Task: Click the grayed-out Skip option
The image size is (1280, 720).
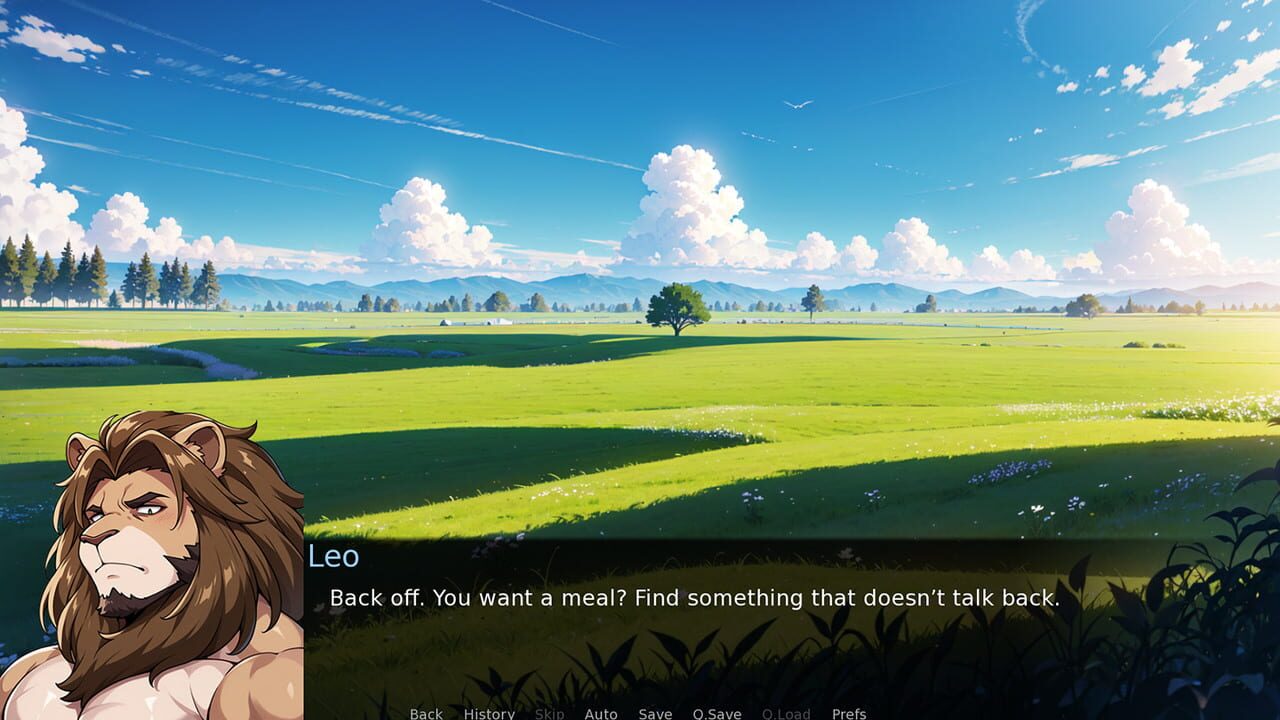Action: point(548,714)
